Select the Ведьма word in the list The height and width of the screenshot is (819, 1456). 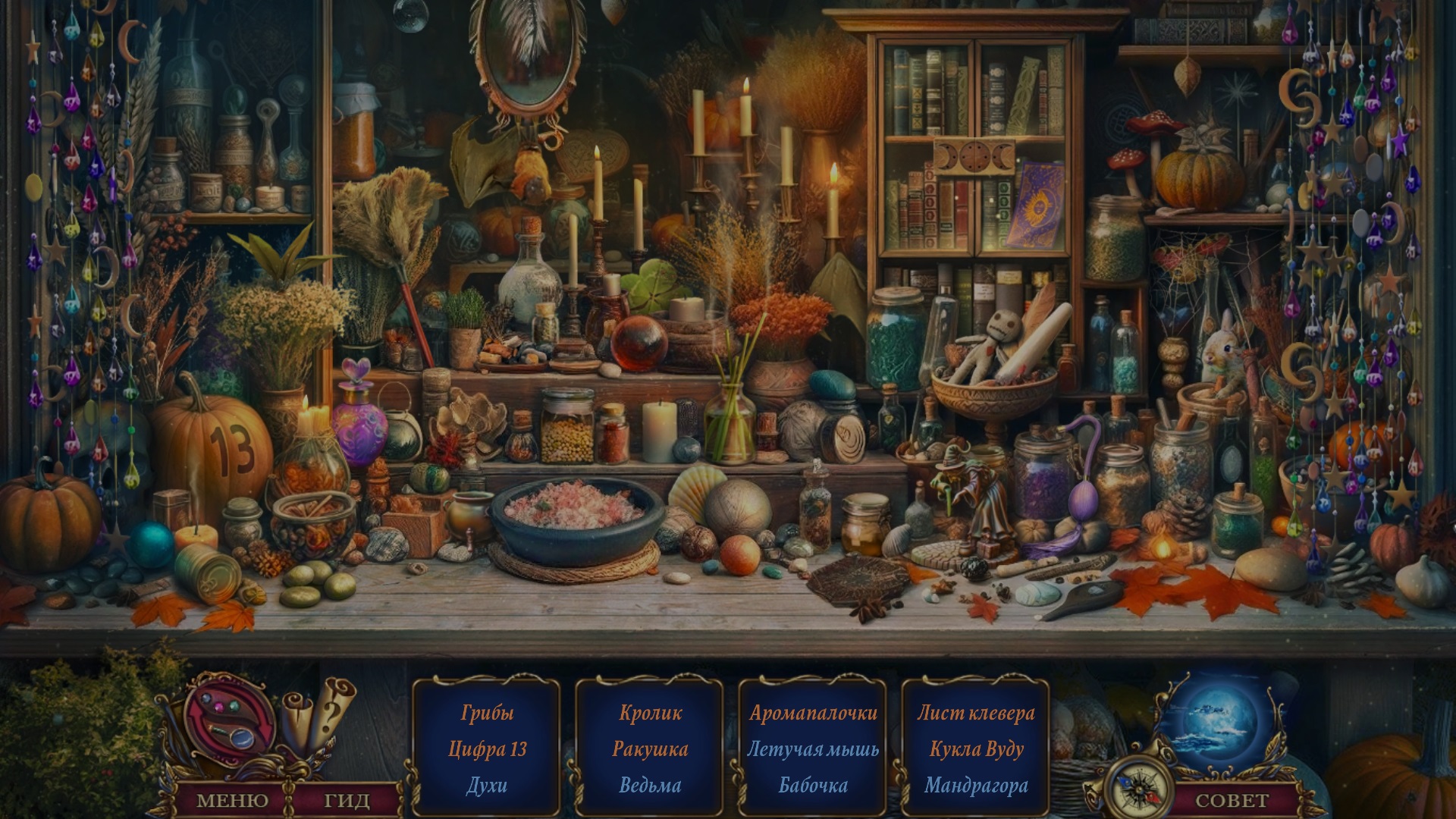650,786
